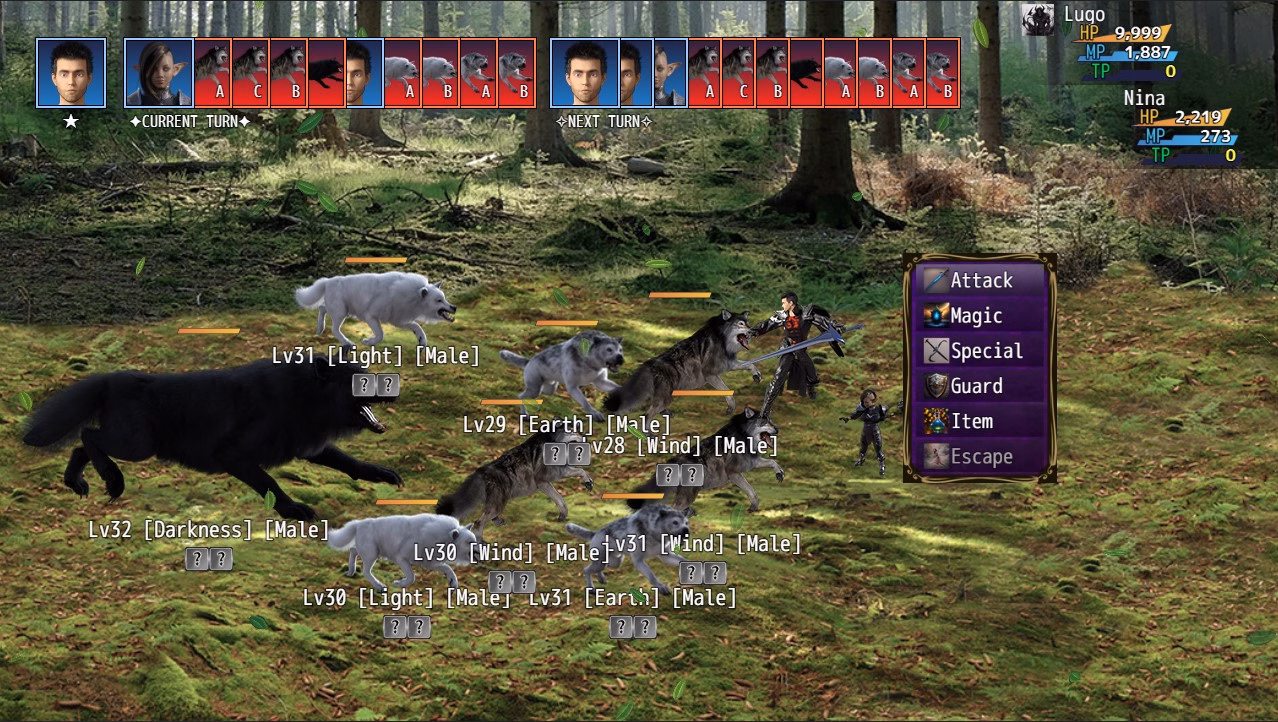This screenshot has width=1278, height=722.
Task: Select Nina's elf portrait under Current Turn
Action: [159, 73]
